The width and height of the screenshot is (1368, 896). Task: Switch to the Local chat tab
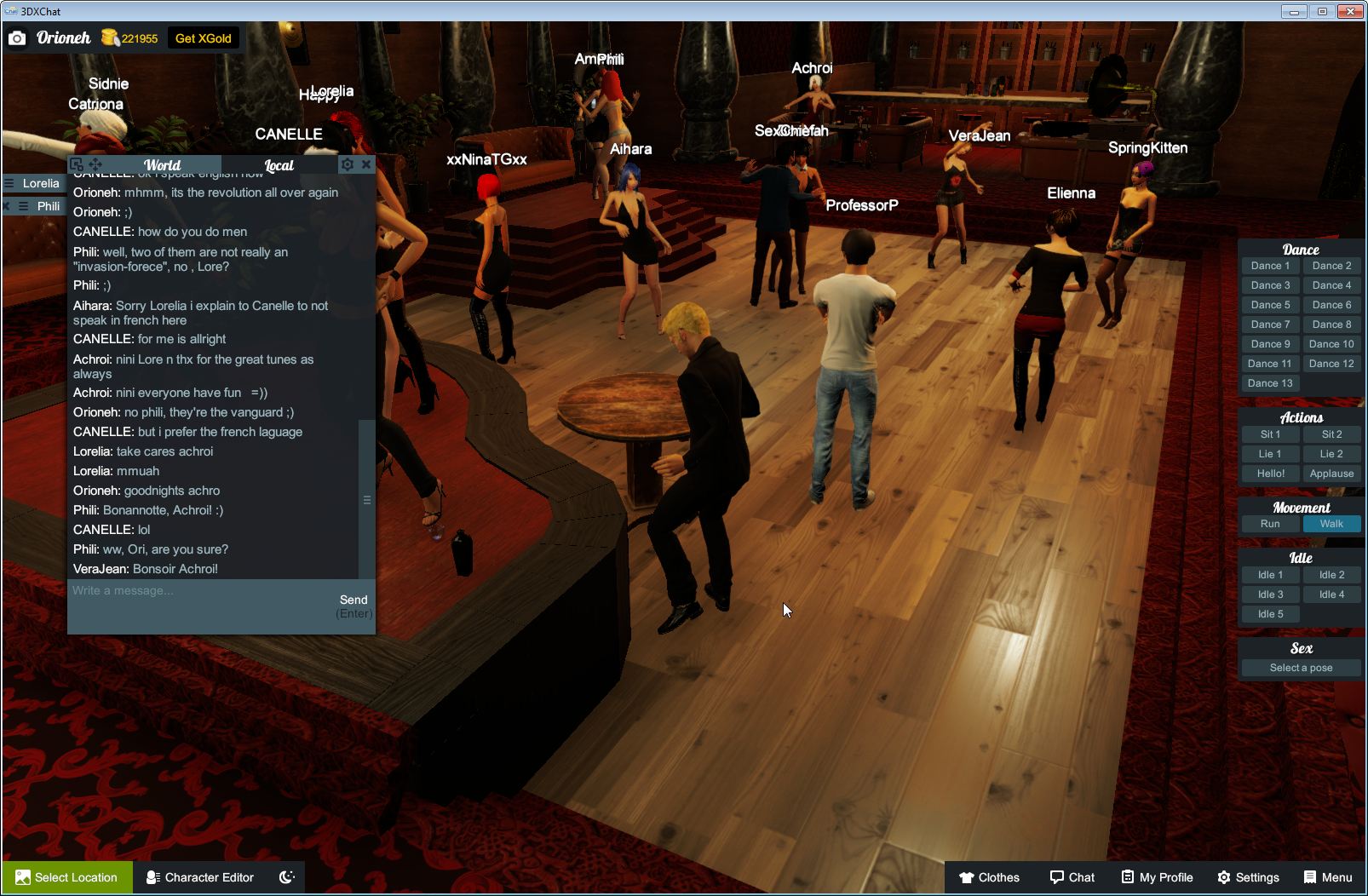tap(279, 164)
